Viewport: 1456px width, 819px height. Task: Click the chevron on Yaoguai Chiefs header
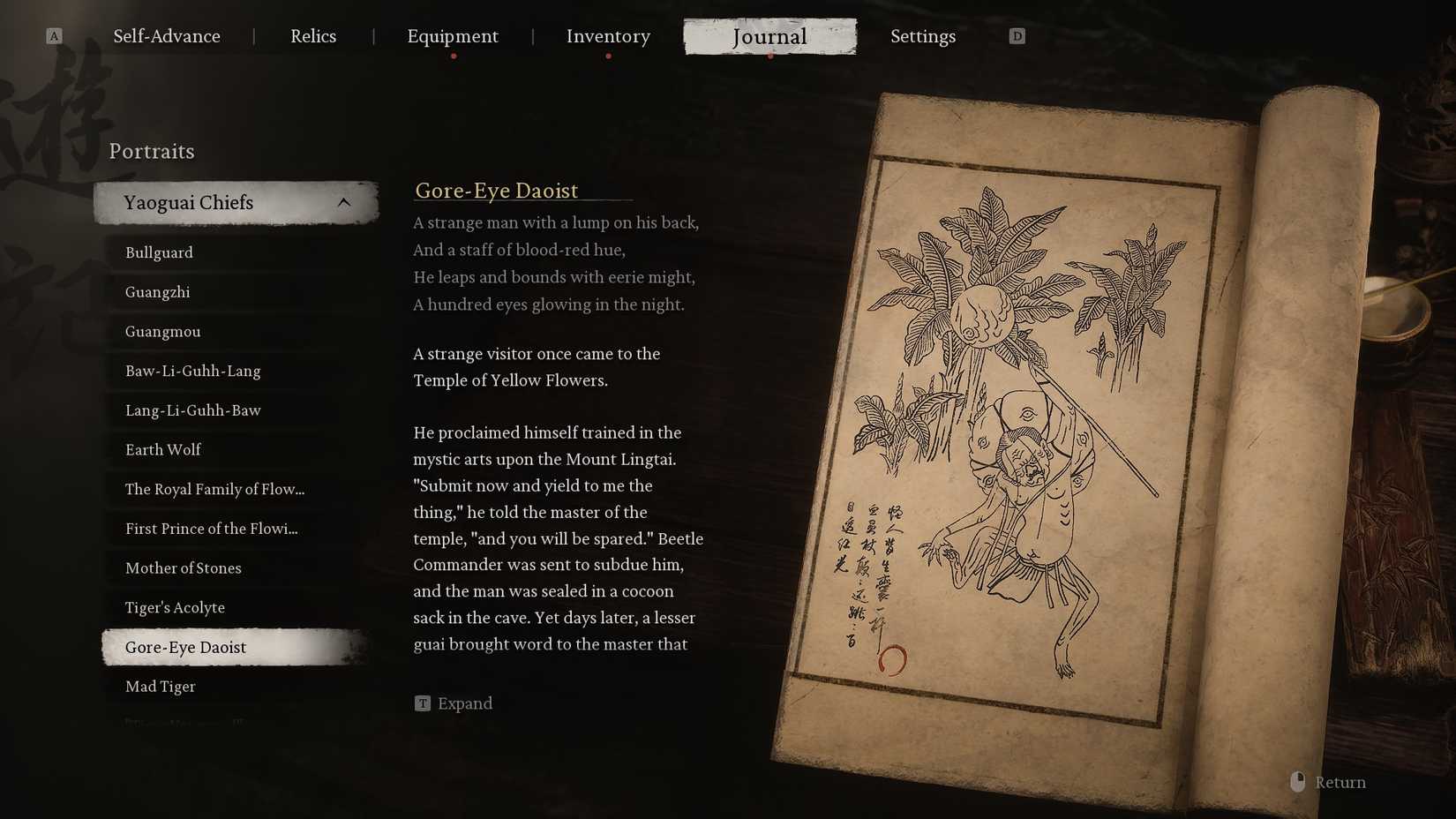click(x=344, y=201)
